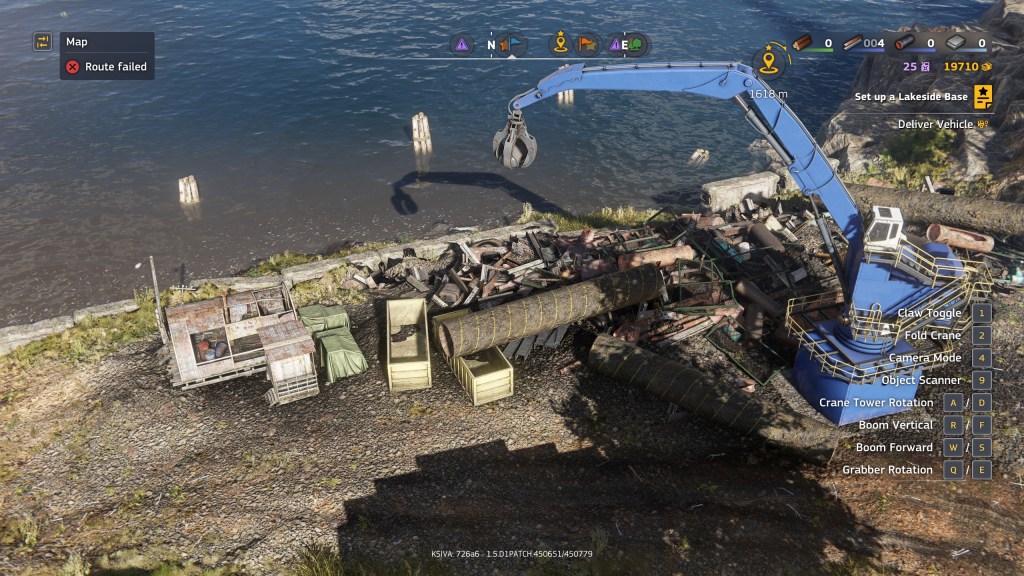Select the red X Route failed icon
The width and height of the screenshot is (1024, 576).
pos(72,67)
